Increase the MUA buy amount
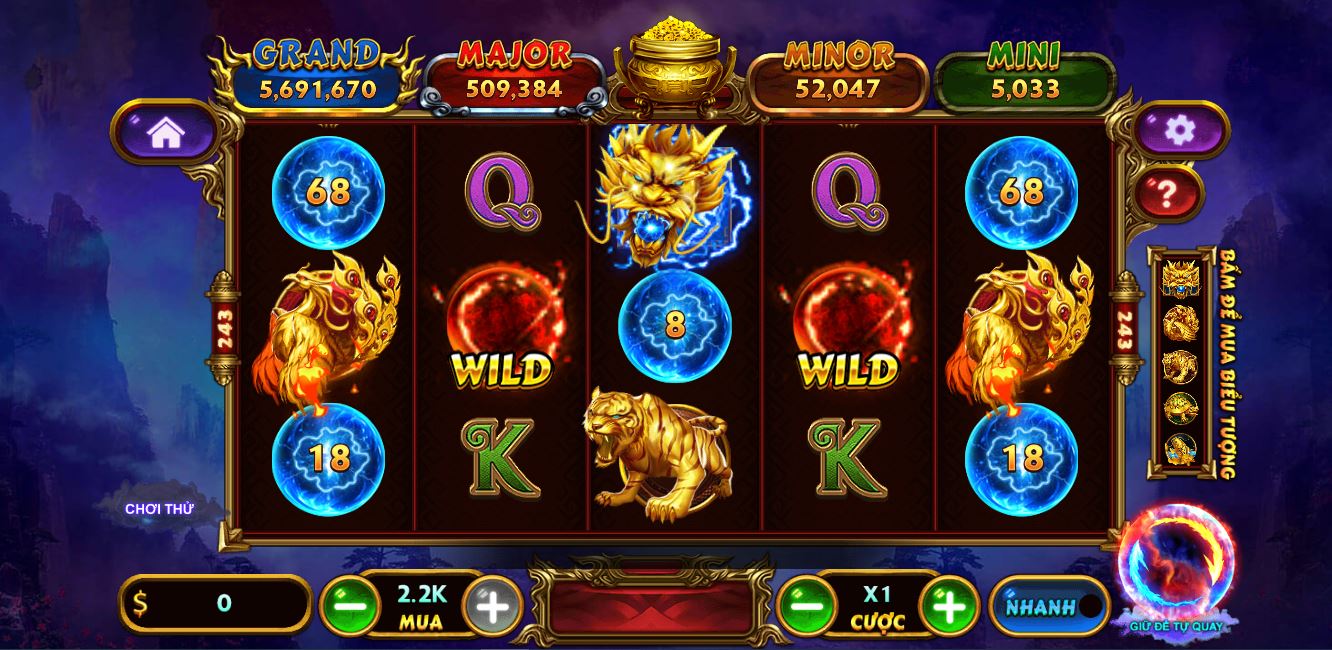Image resolution: width=1332 pixels, height=650 pixels. pos(492,605)
